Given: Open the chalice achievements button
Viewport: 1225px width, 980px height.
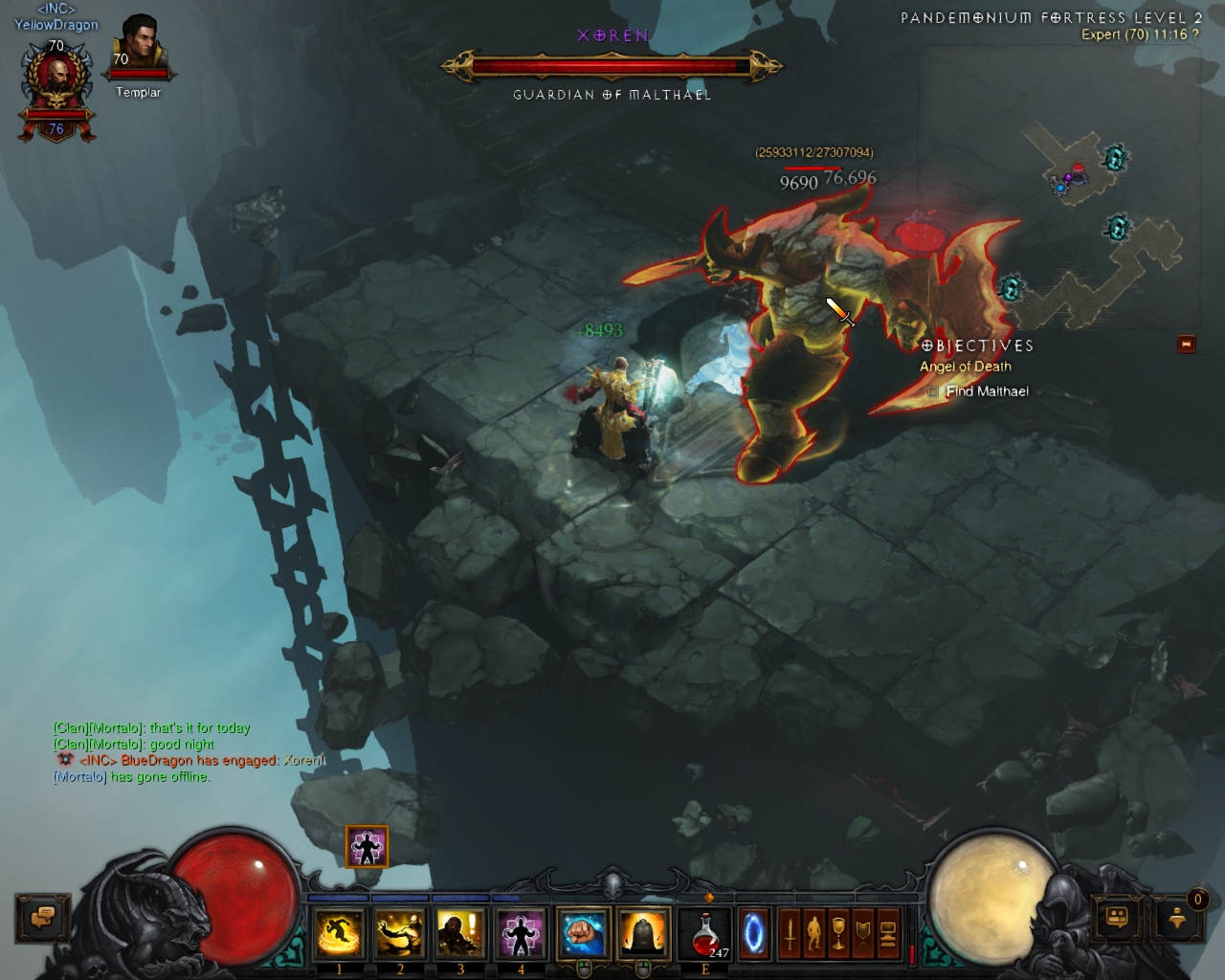Looking at the screenshot, I should tap(839, 933).
